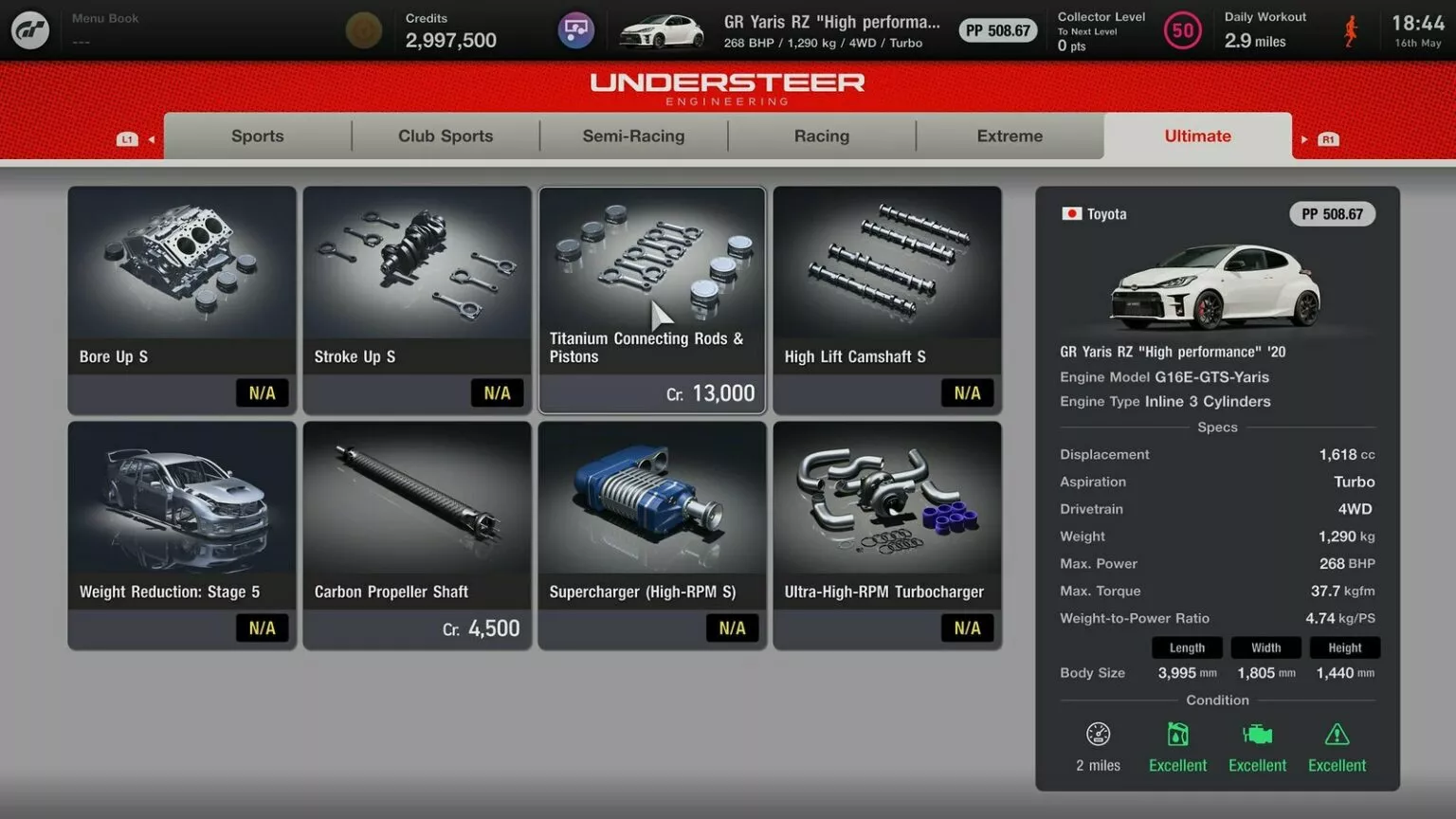Screen dimensions: 1456x819
Task: Click the GT logo in the top bar
Action: tap(29, 29)
